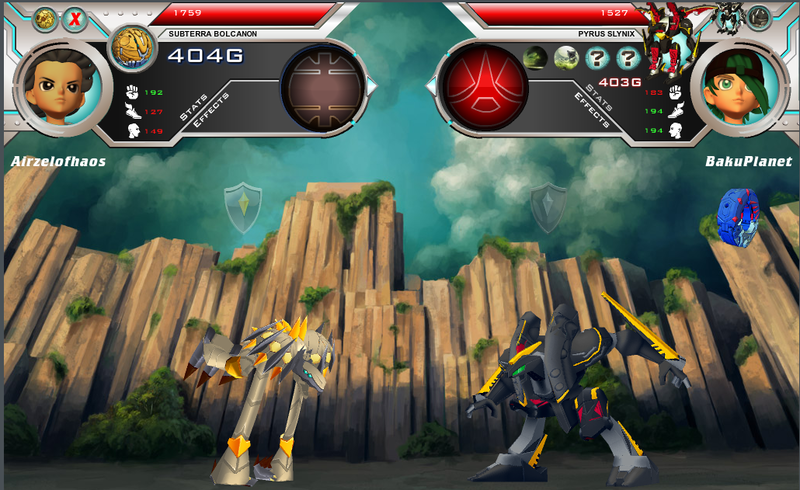
Task: Click the first green ability card icon
Action: coord(537,57)
